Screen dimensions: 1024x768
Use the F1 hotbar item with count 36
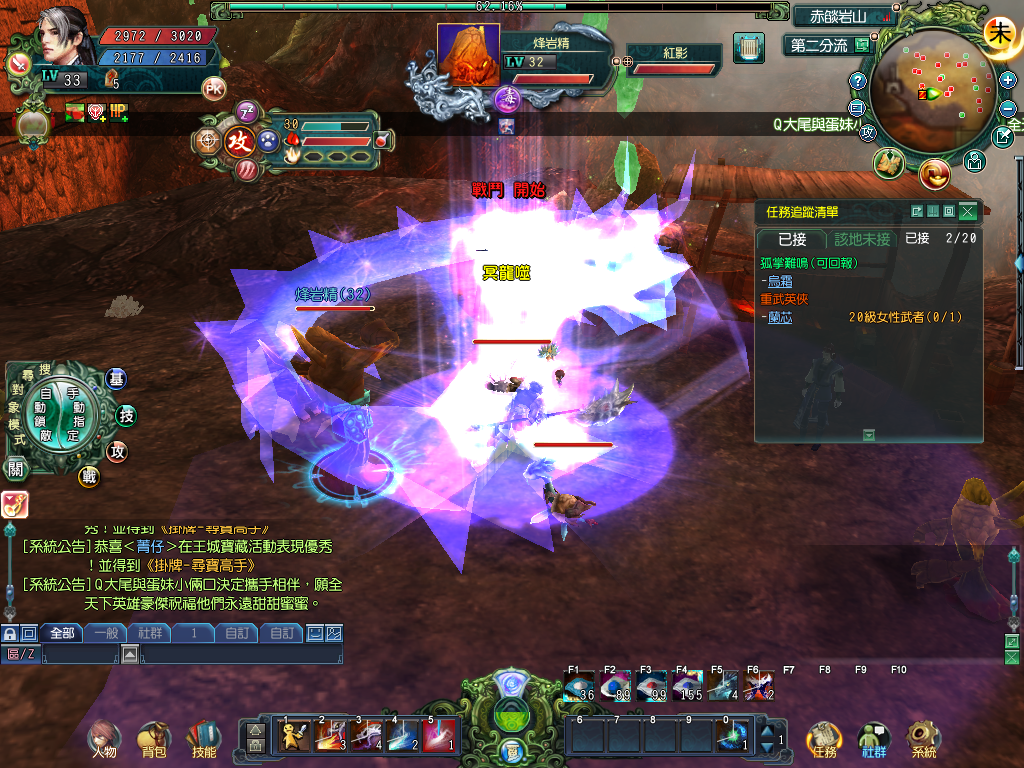580,686
